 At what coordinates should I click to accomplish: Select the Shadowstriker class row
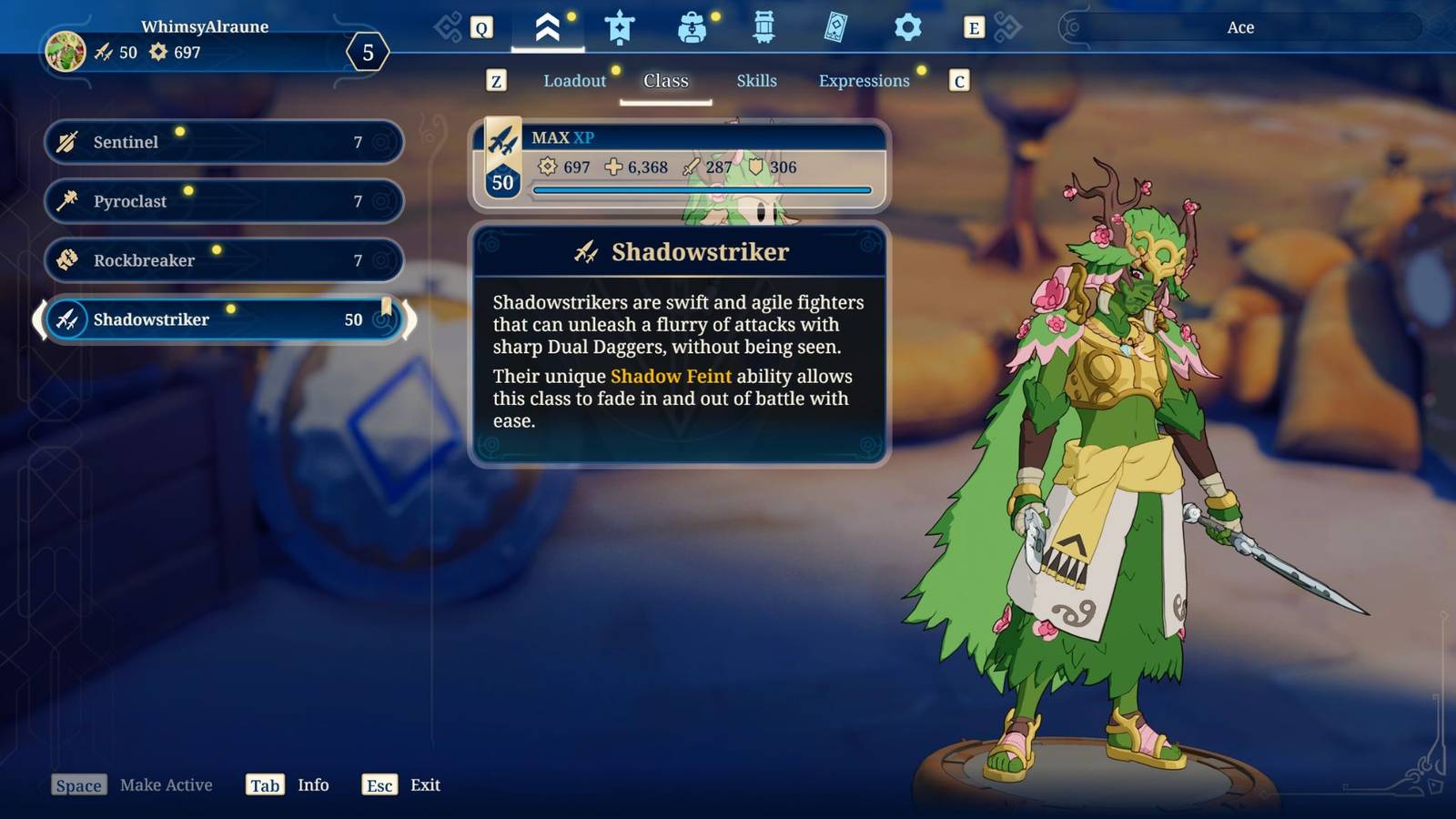[x=223, y=319]
